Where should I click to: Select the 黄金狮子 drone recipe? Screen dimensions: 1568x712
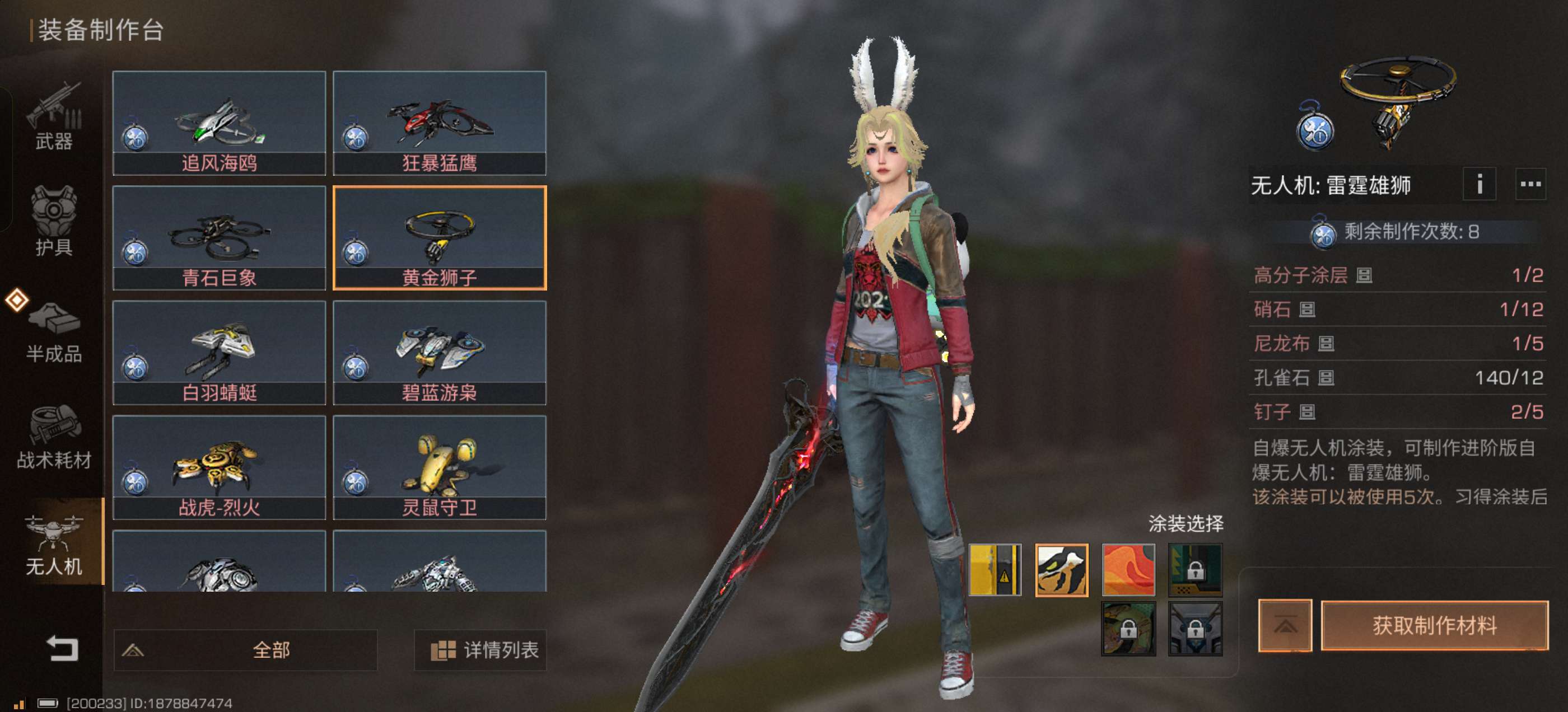pos(440,238)
